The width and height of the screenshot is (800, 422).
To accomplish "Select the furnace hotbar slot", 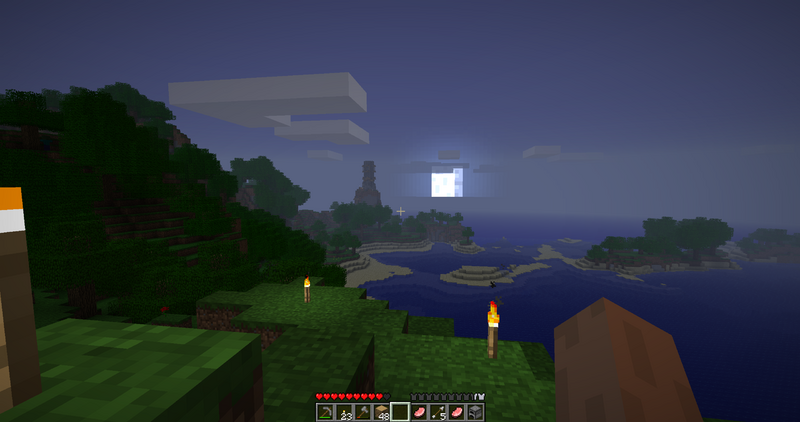I will click(x=476, y=411).
